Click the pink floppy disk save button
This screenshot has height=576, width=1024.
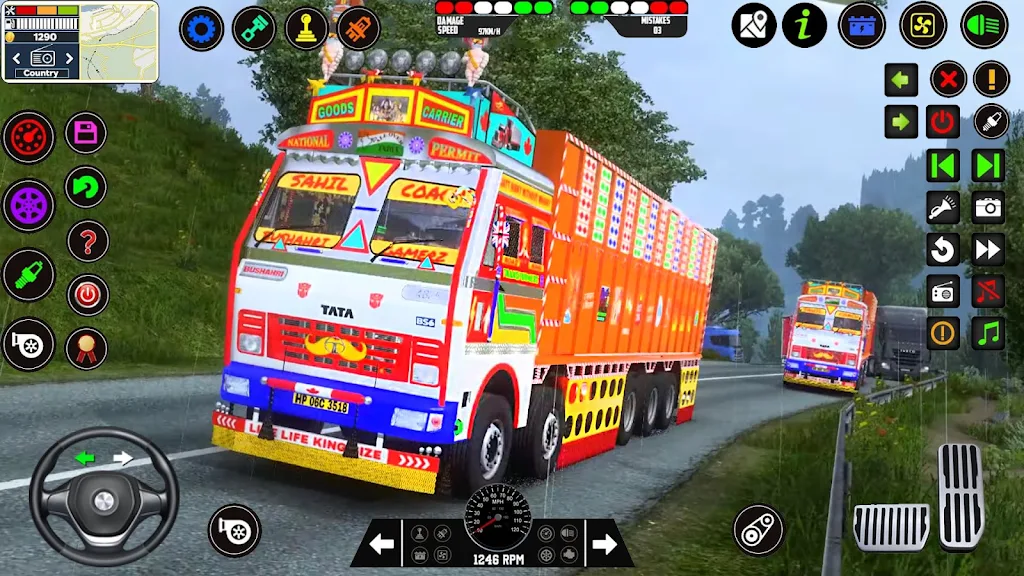(86, 132)
